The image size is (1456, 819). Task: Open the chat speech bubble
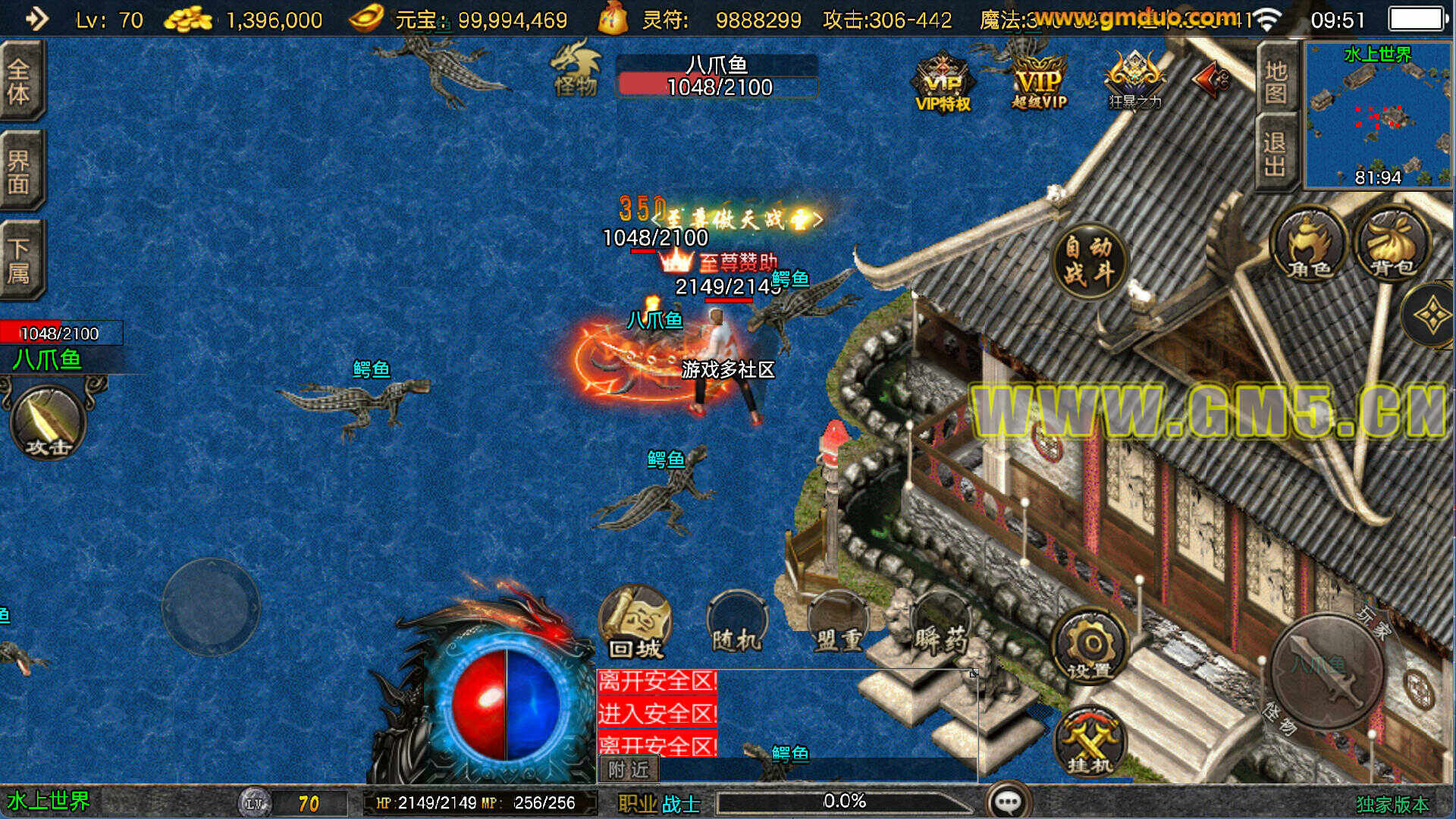pos(1008,801)
